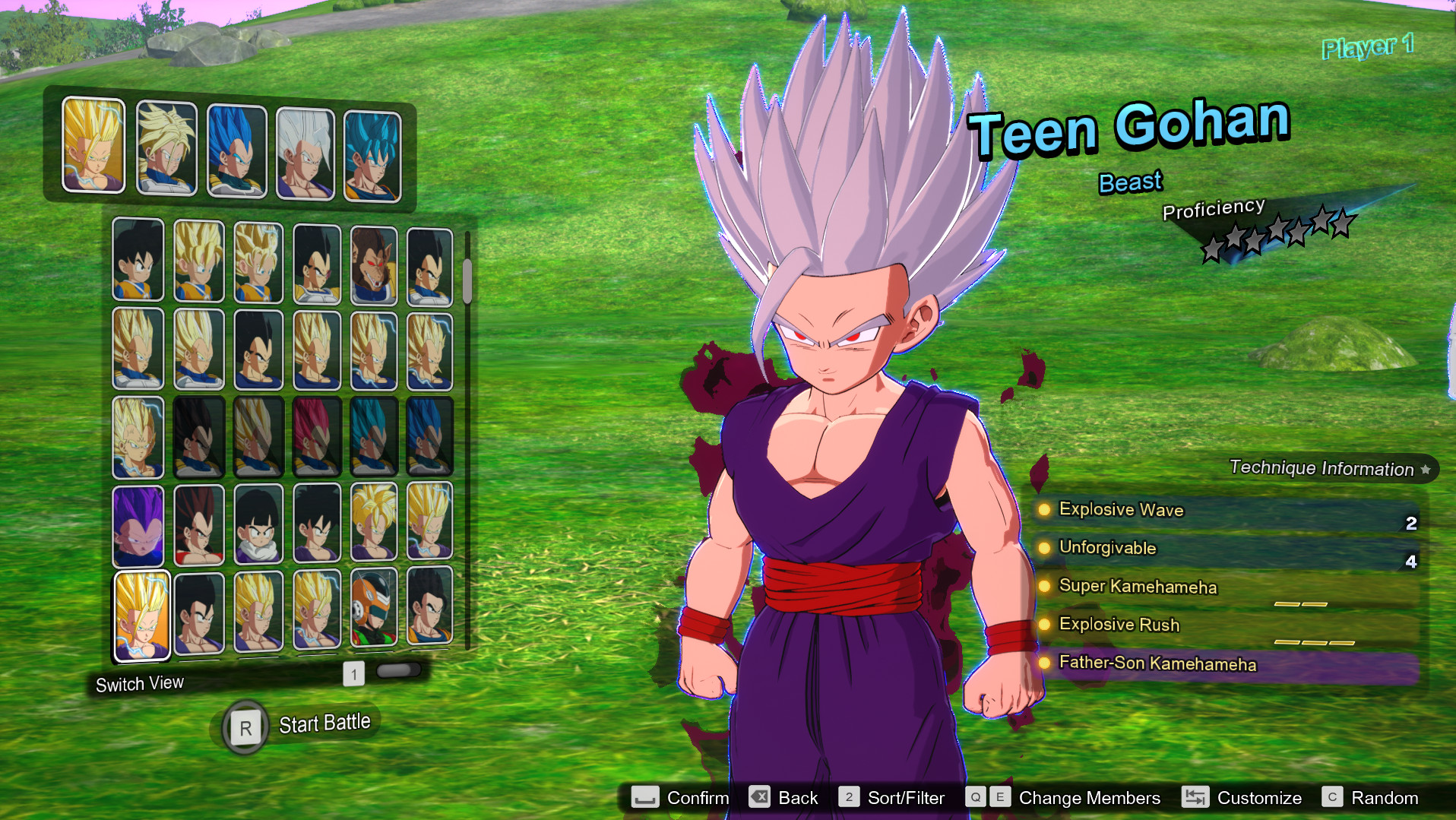
Task: Click the Explosive Wave technique entry
Action: pyautogui.click(x=1121, y=510)
